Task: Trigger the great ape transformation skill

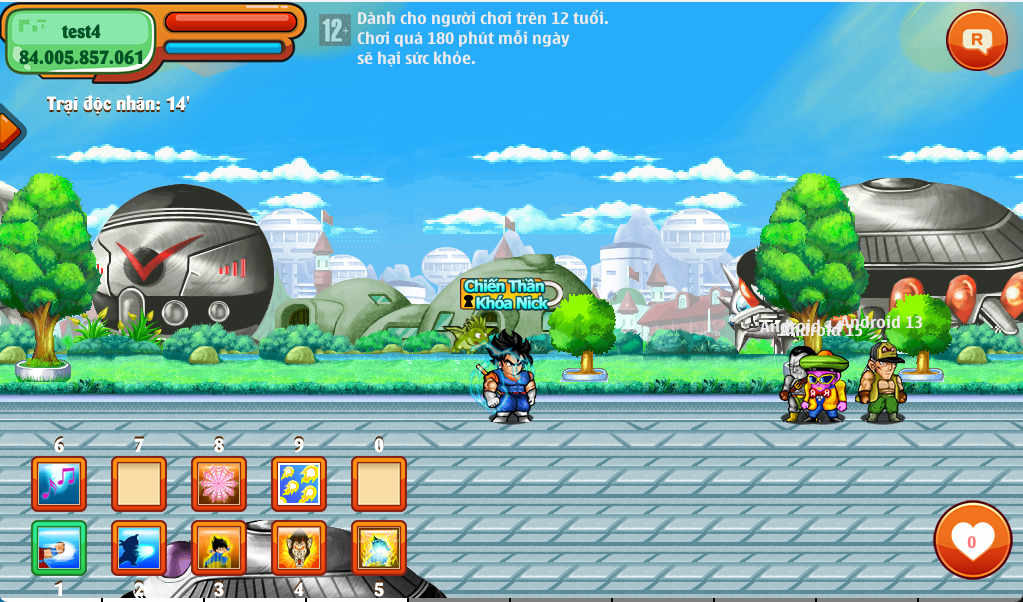Action: (x=299, y=548)
